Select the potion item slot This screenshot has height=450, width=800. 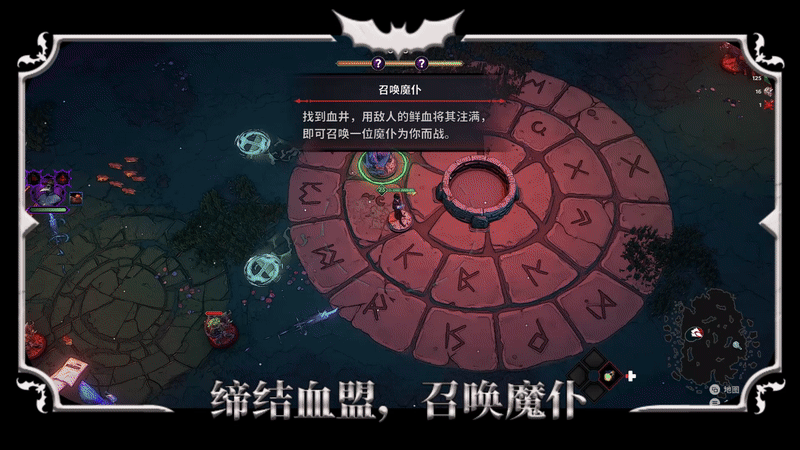(x=609, y=376)
